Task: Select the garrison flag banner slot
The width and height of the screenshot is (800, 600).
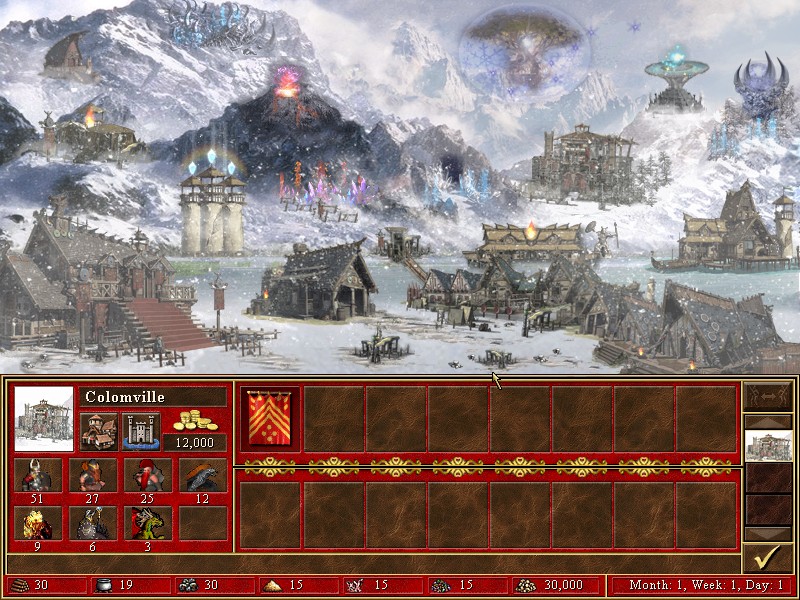Action: click(x=270, y=418)
